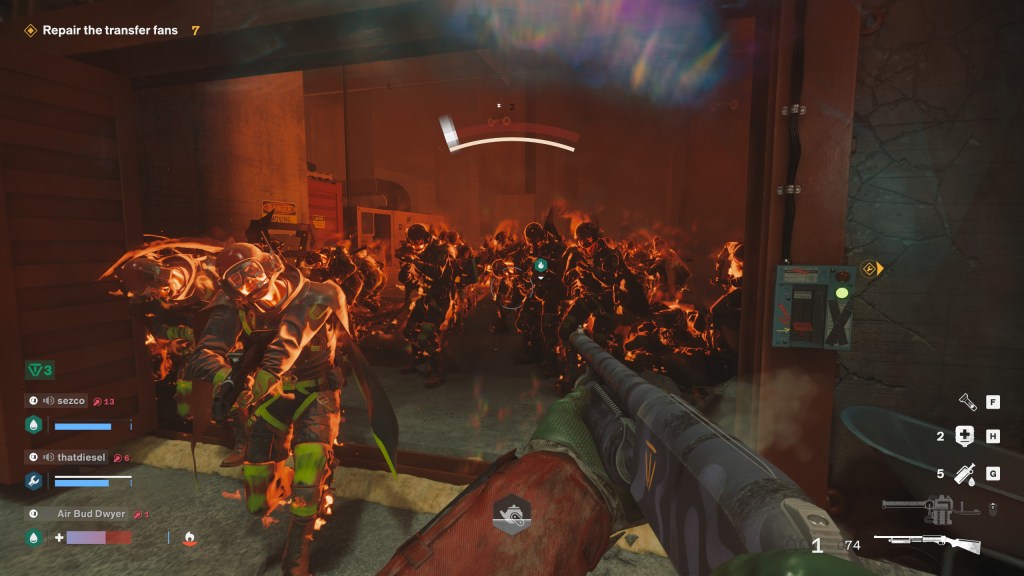Select teammate sezco's name tag
The image size is (1024, 576).
[x=70, y=401]
